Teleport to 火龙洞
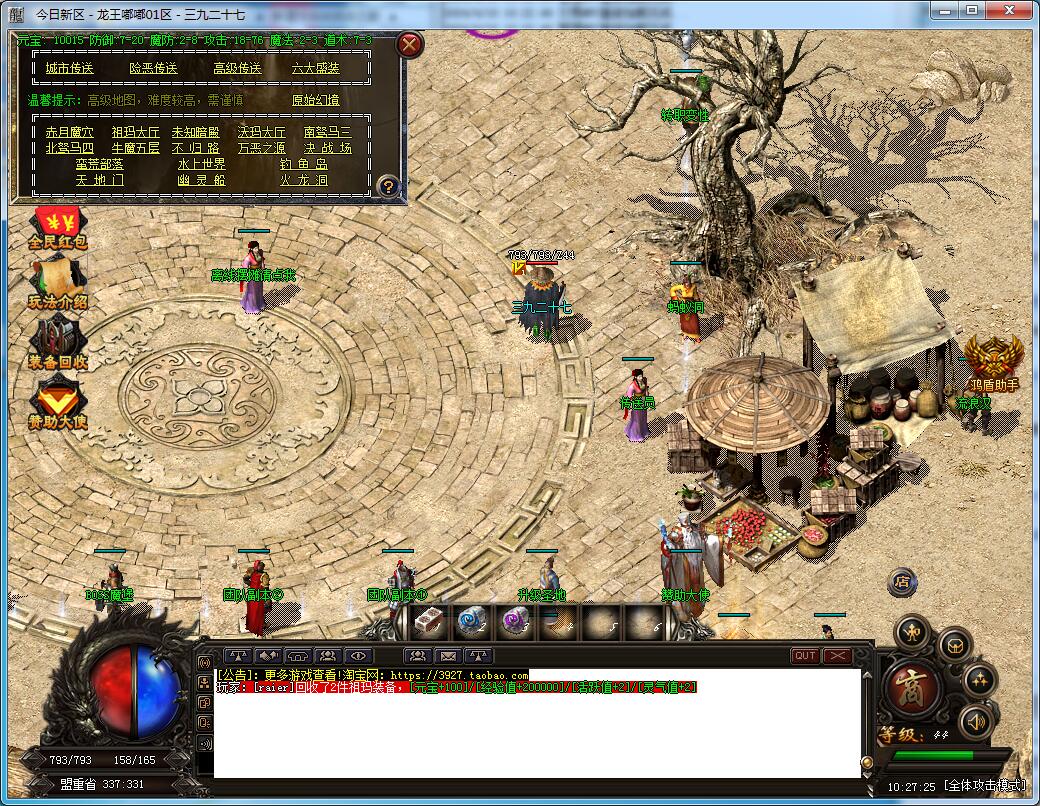The height and width of the screenshot is (806, 1040). coord(304,180)
